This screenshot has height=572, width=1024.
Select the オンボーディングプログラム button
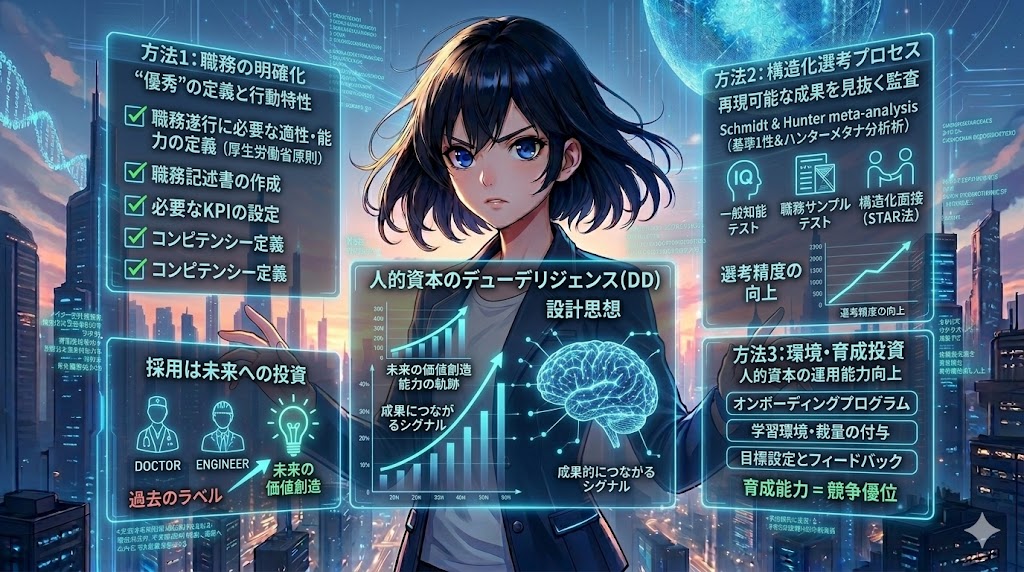[819, 404]
